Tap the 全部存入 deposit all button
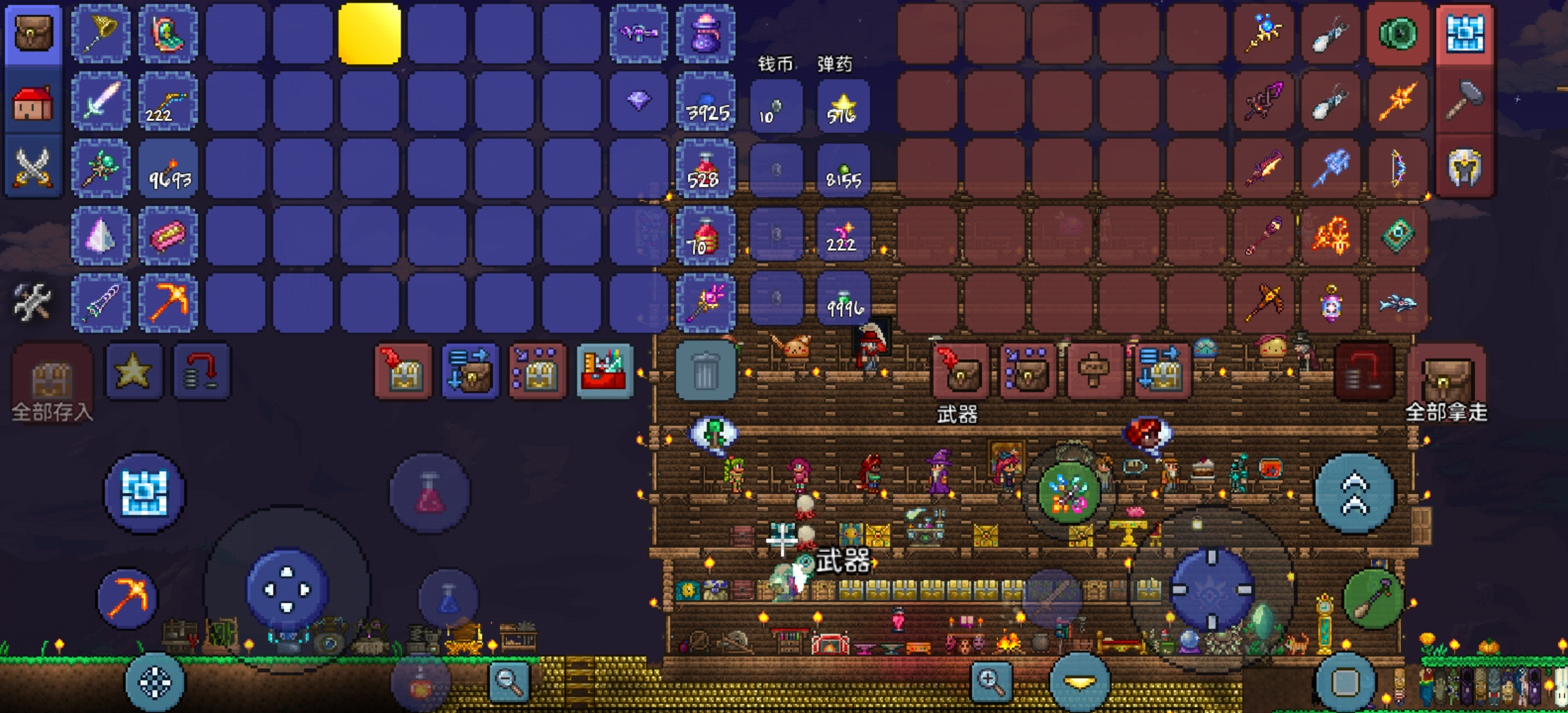The image size is (1568, 713). (51, 383)
